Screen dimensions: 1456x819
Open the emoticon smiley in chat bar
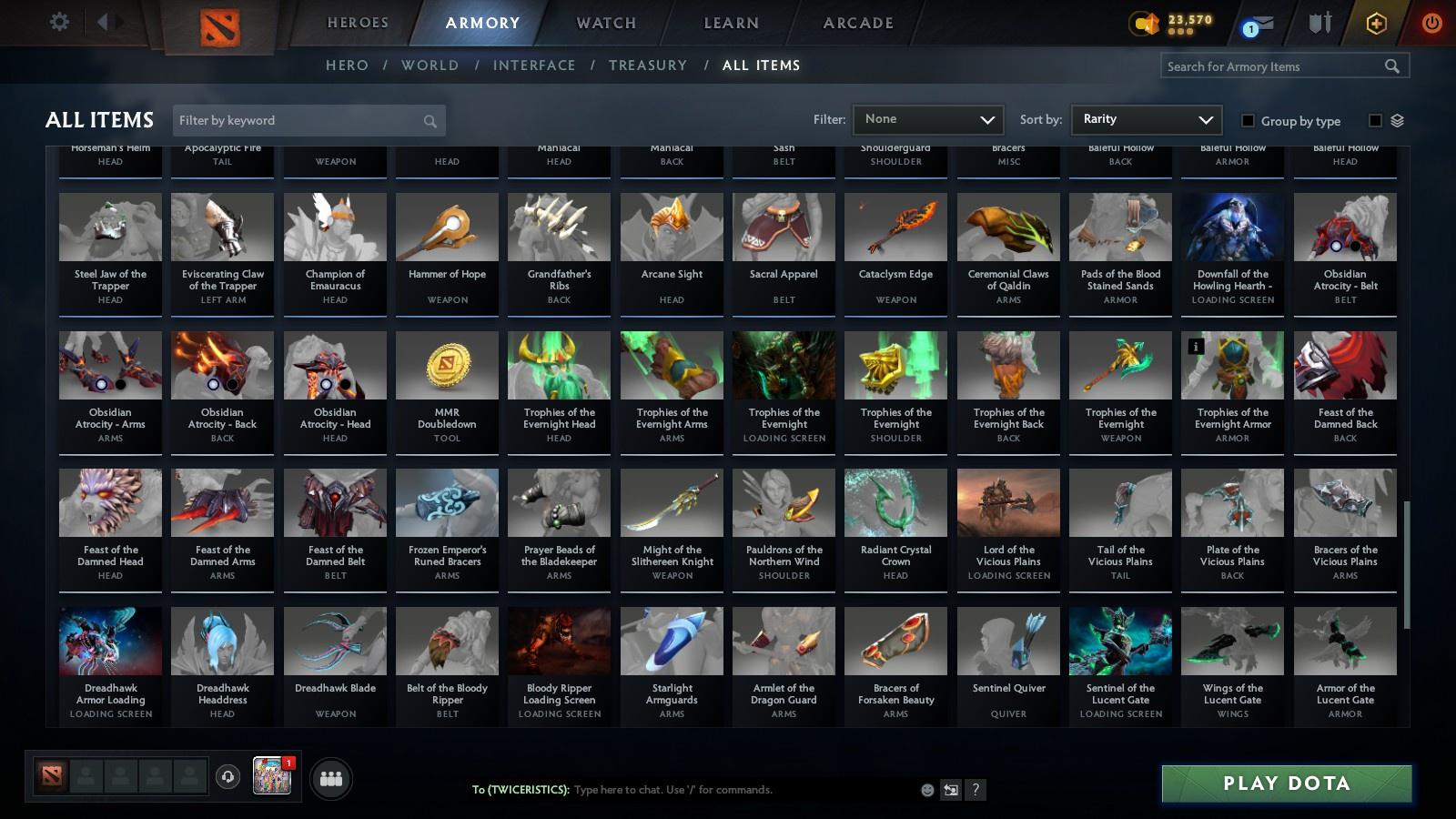tap(926, 790)
